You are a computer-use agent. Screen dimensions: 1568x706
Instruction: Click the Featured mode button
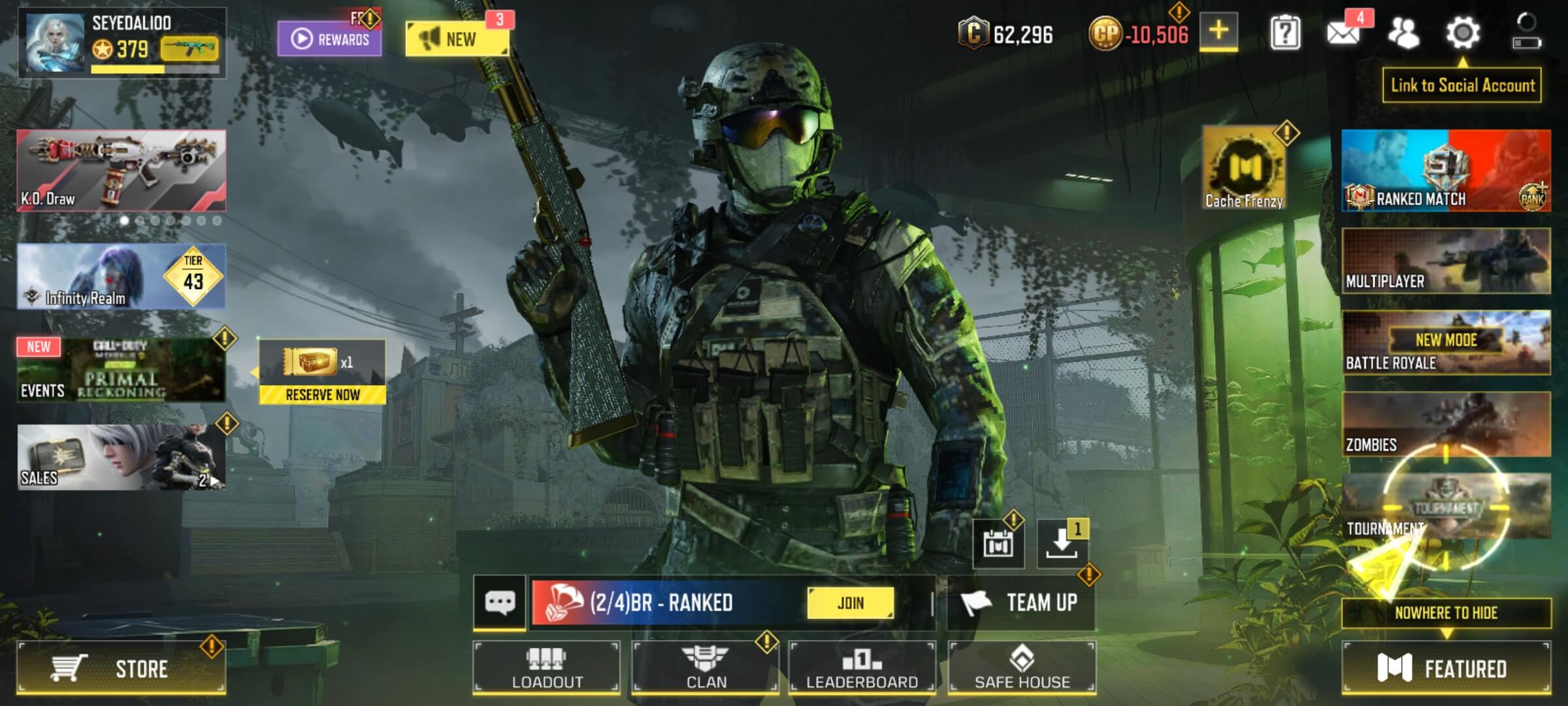(x=1446, y=668)
